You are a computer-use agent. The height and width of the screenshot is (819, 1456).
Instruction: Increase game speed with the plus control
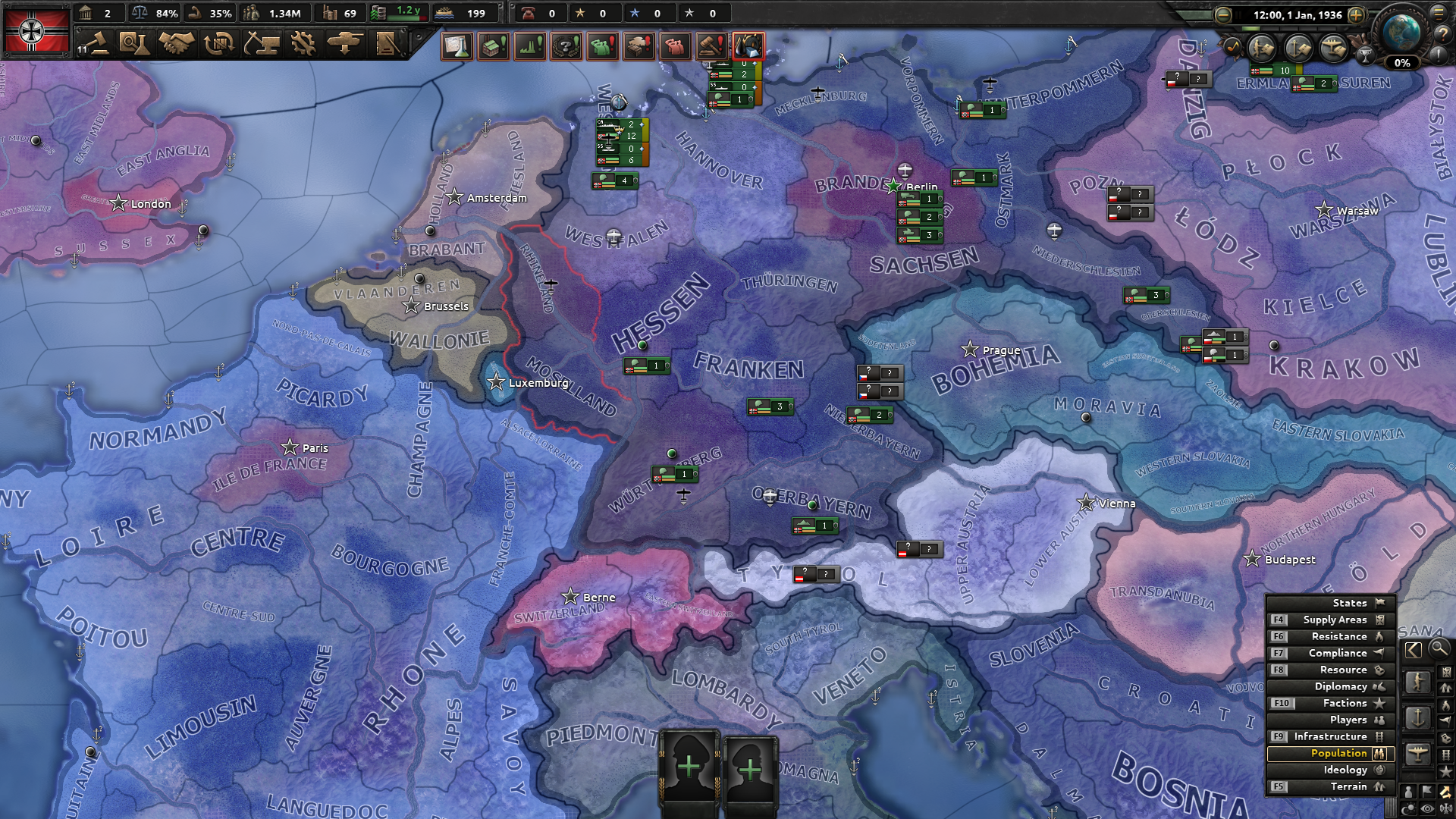tap(1356, 14)
